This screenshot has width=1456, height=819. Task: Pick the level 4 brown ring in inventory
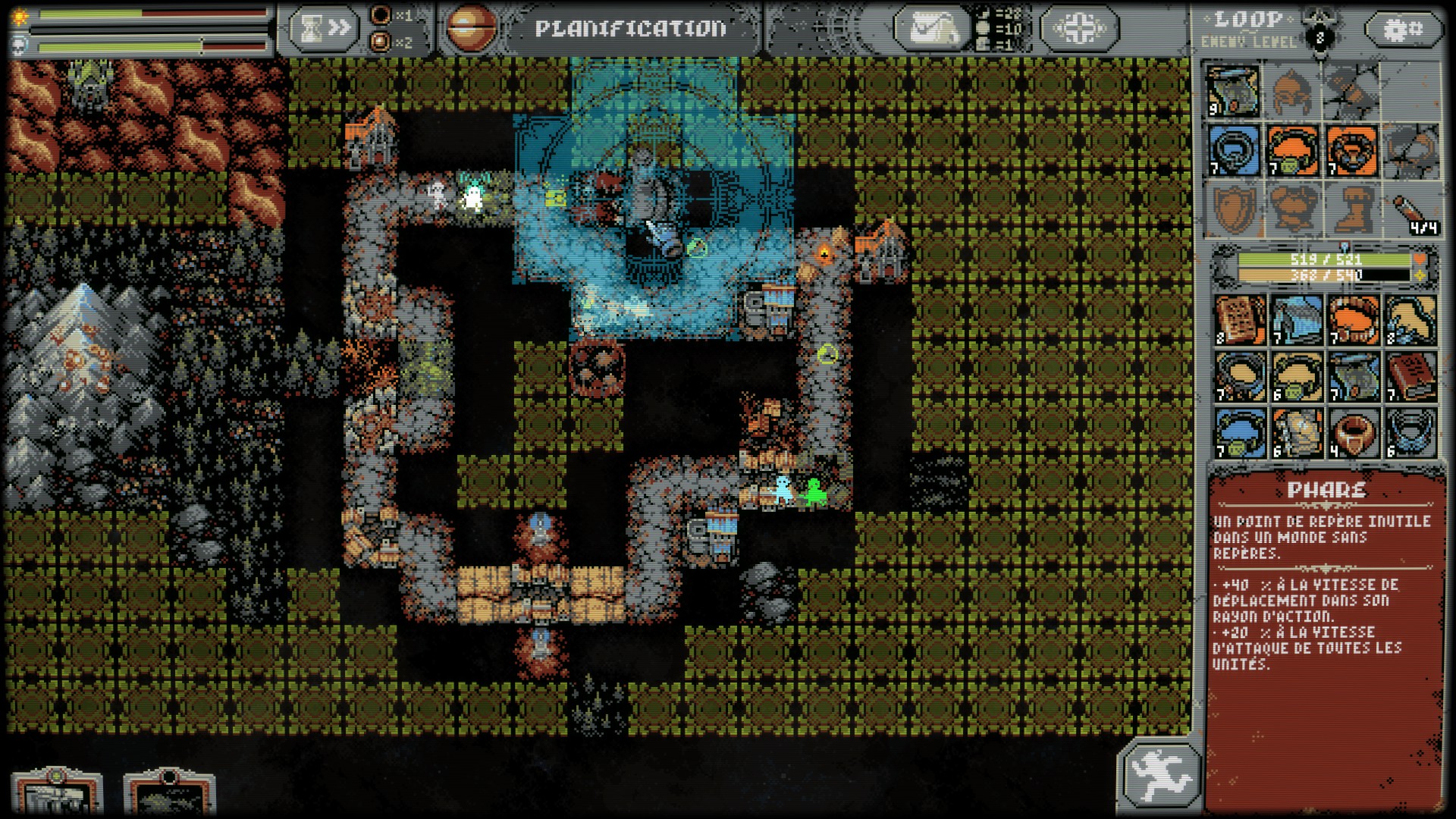(x=1355, y=434)
